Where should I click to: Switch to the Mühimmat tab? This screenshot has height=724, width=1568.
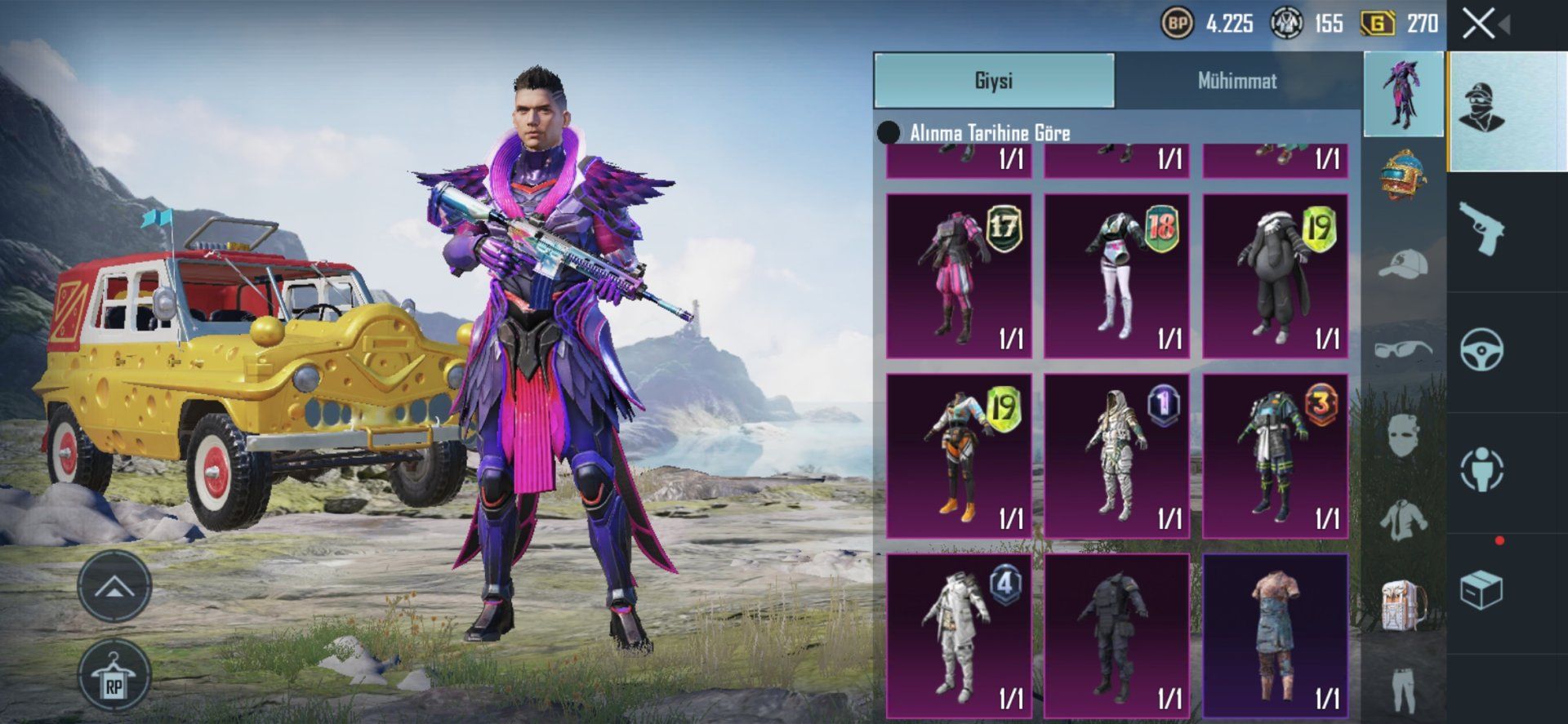coord(1236,81)
